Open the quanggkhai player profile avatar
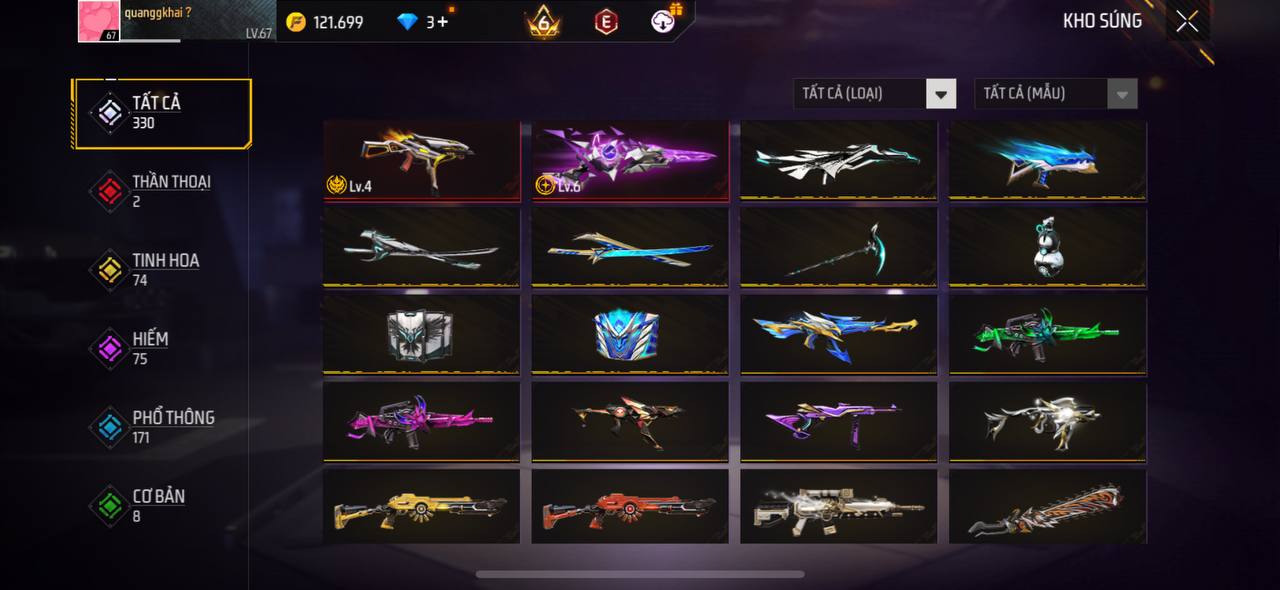The height and width of the screenshot is (590, 1280). coord(100,21)
